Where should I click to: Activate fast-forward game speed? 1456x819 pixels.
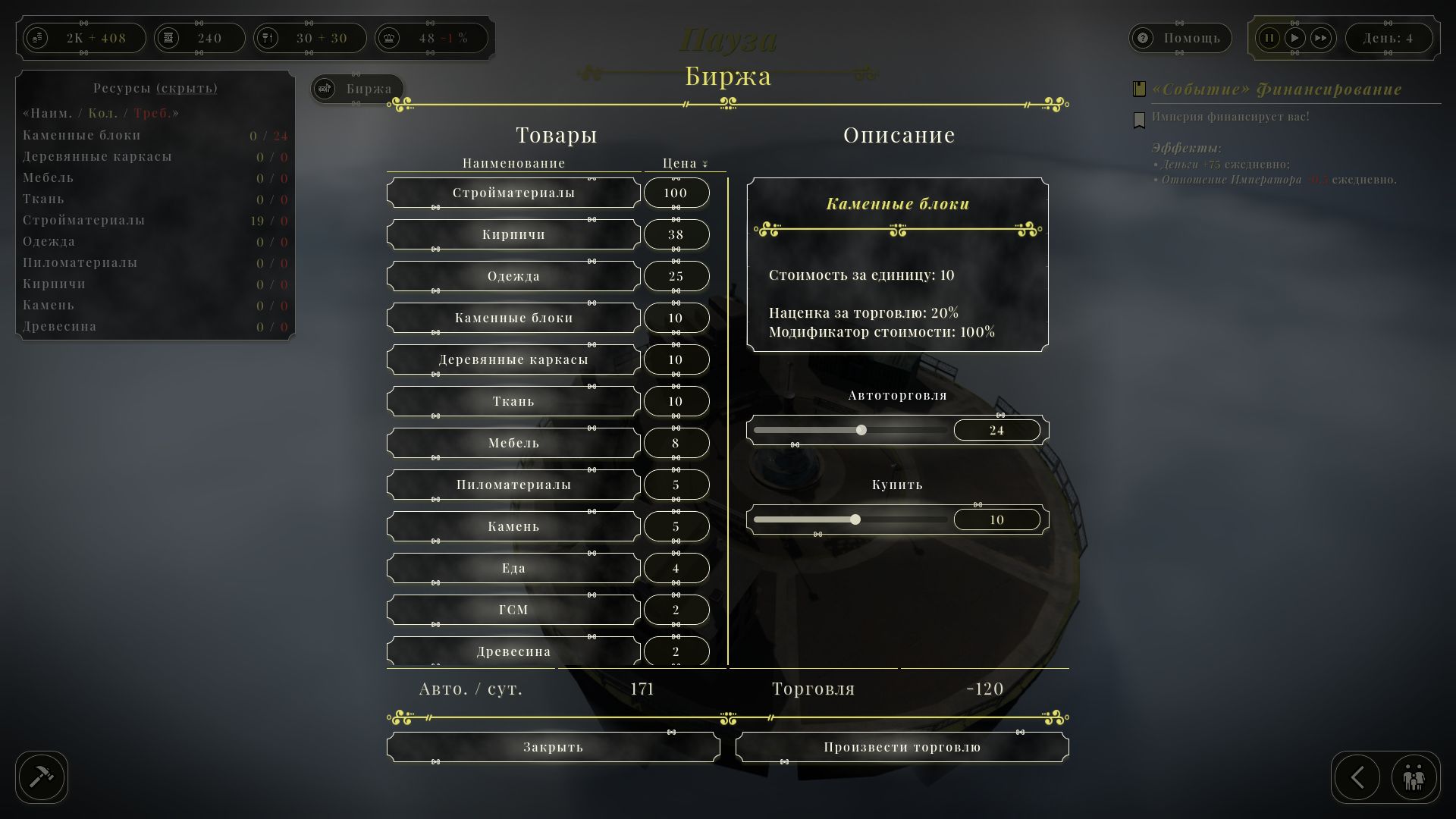pos(1320,38)
